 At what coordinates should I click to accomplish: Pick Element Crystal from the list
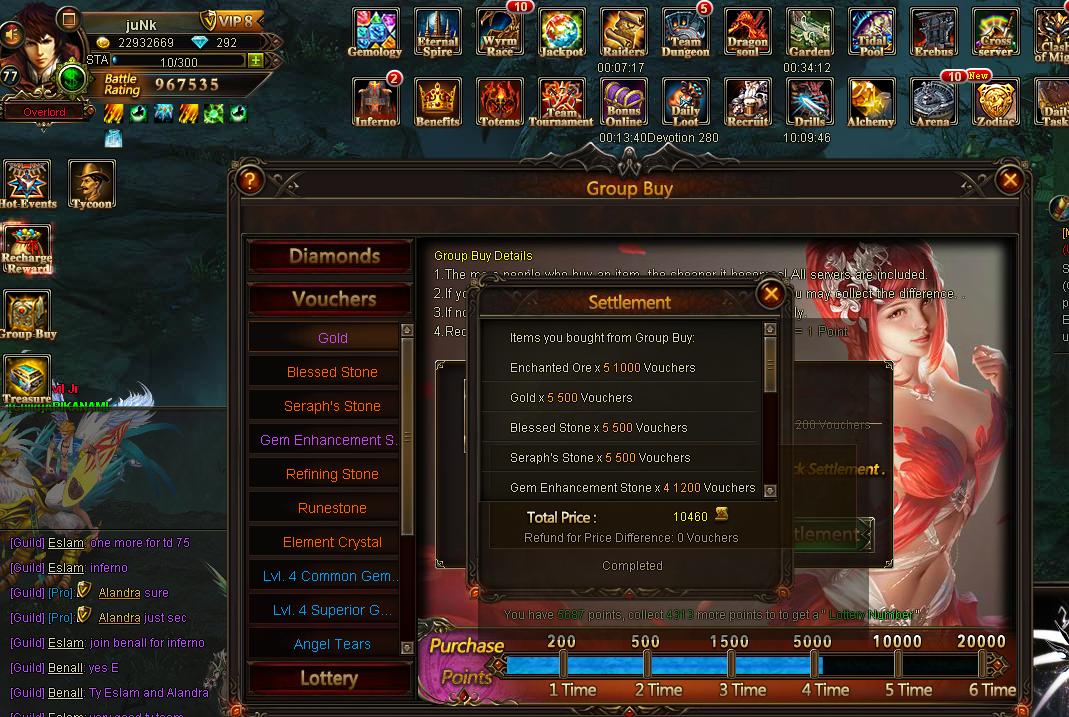pyautogui.click(x=332, y=542)
